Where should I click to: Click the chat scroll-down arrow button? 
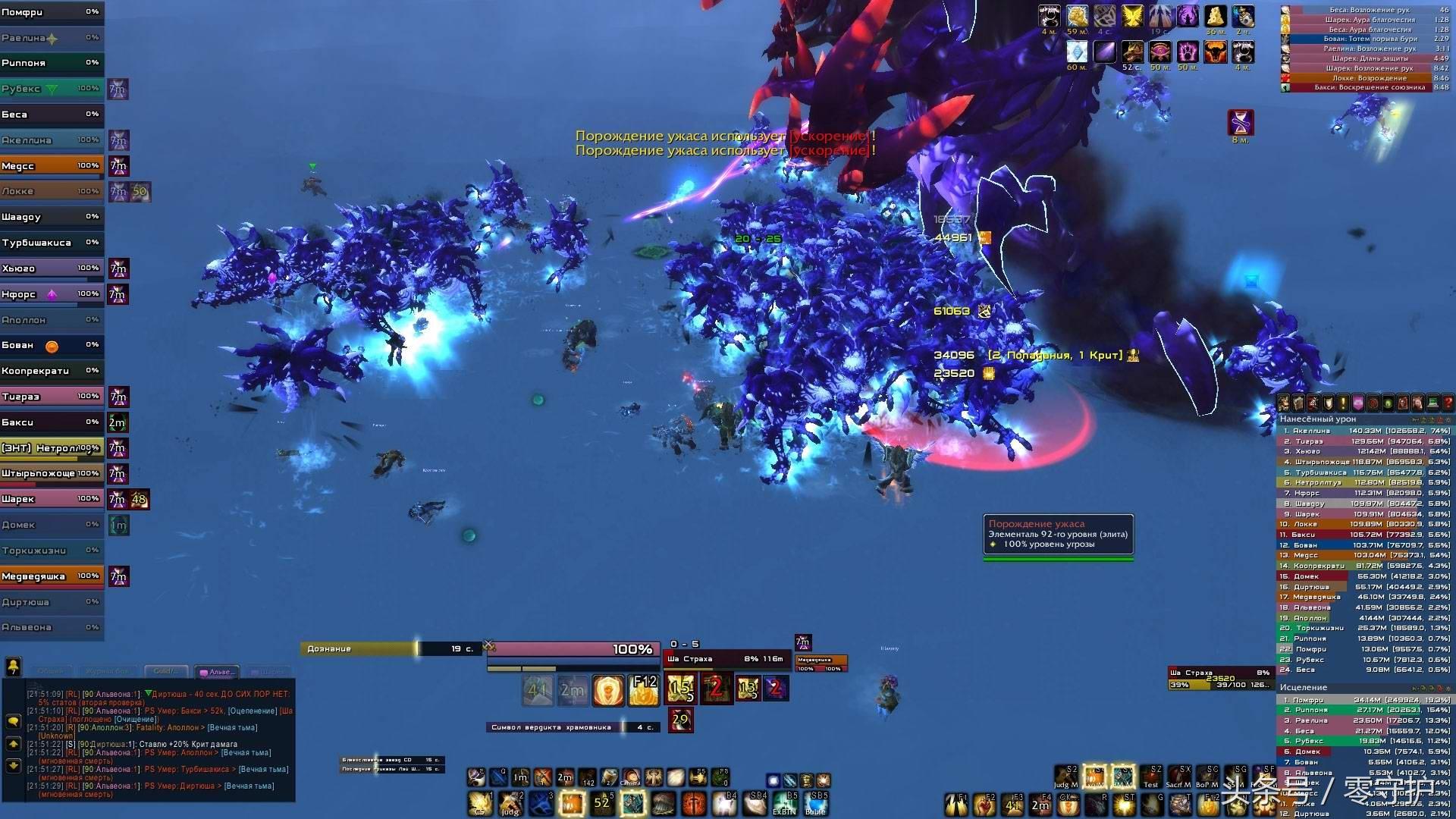(14, 766)
